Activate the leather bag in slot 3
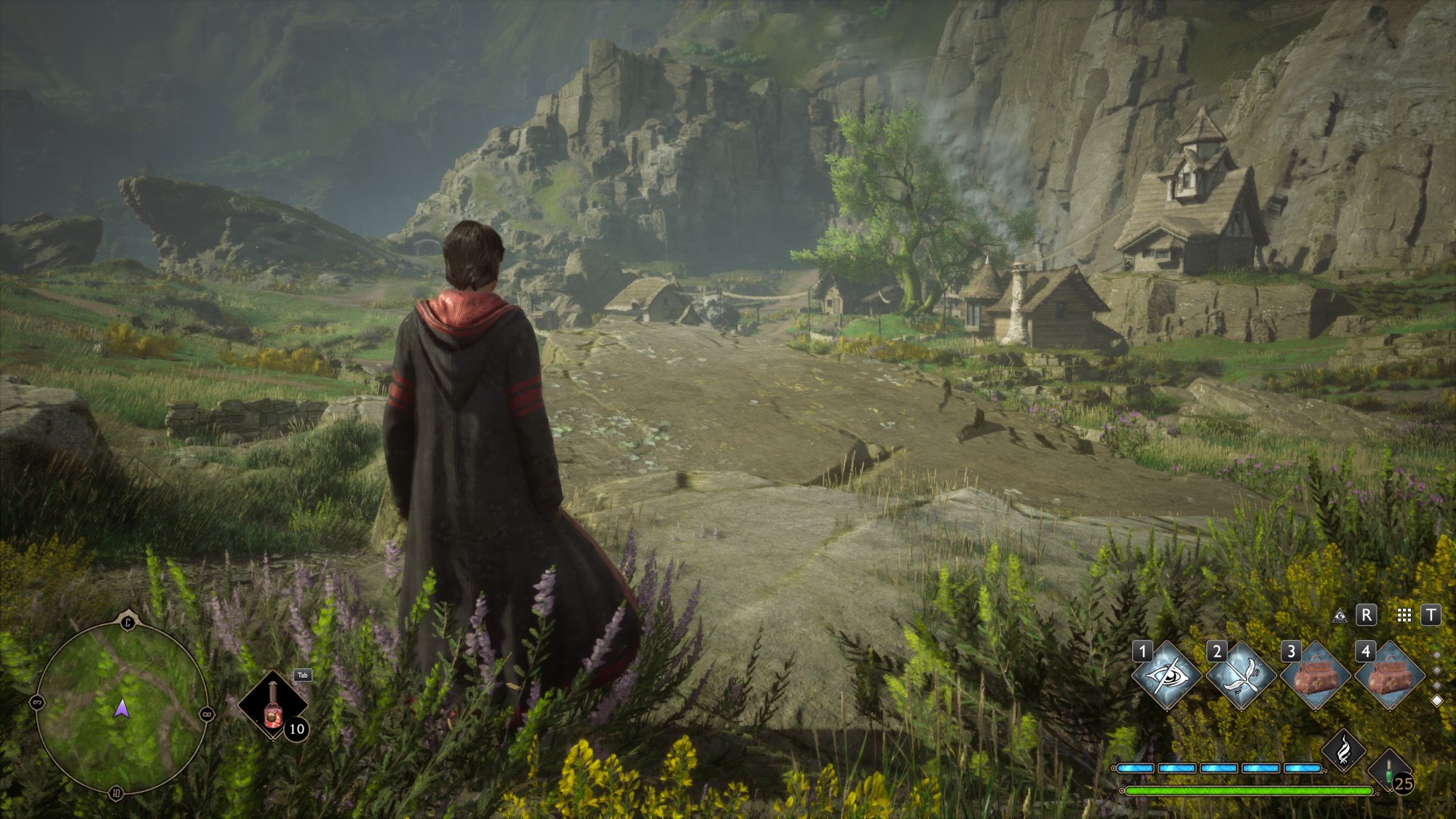 (1315, 676)
